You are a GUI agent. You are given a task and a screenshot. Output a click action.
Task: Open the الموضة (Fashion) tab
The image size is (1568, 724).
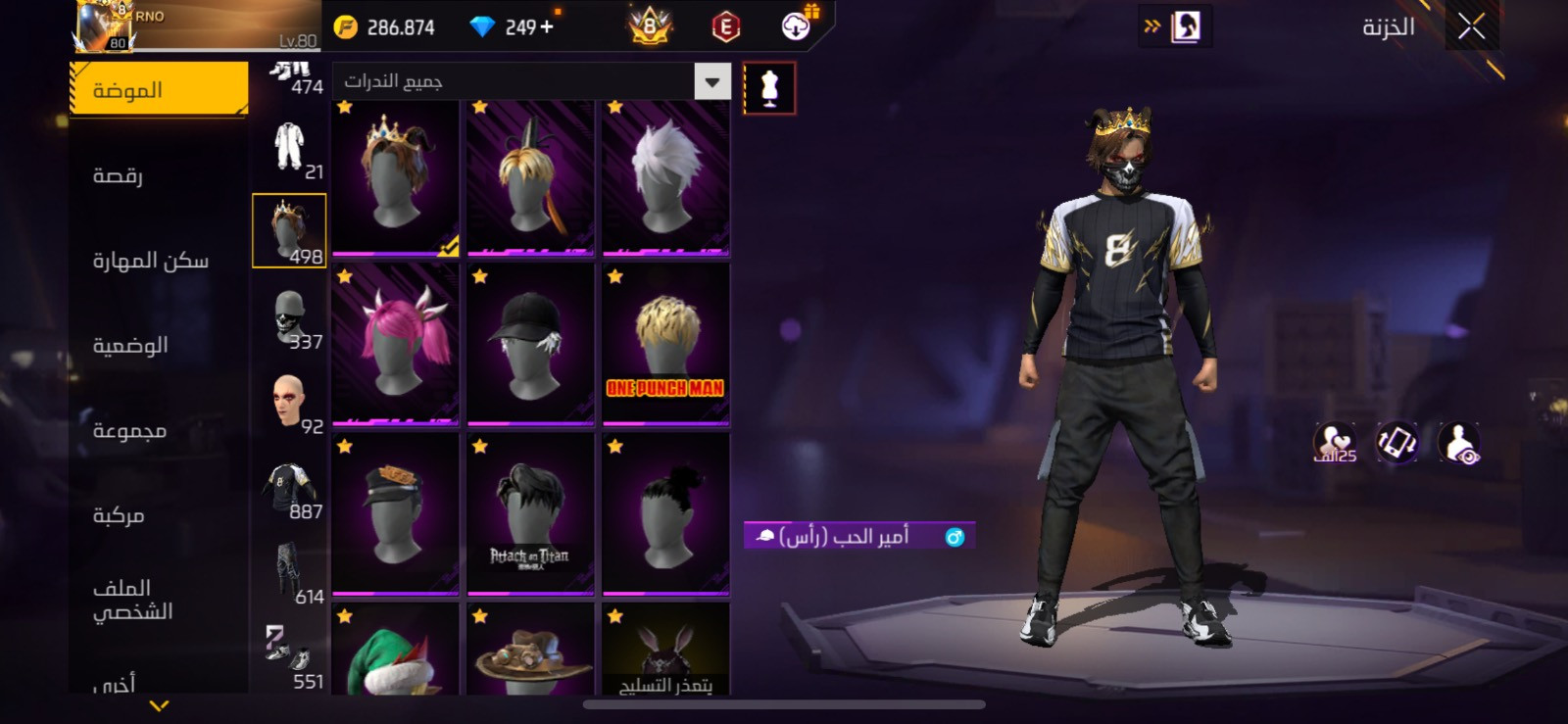tap(159, 90)
